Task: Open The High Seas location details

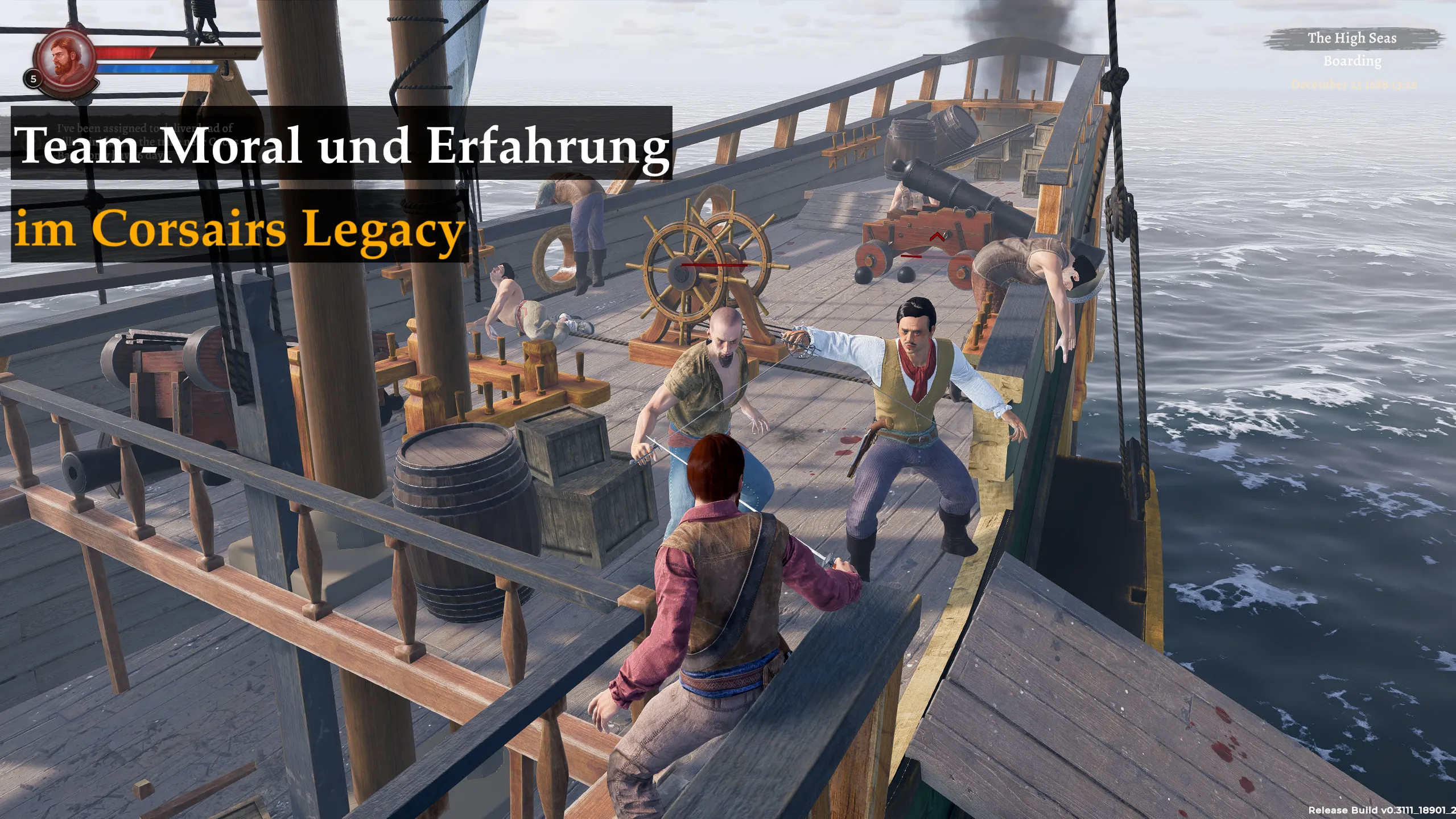Action: (1352, 39)
